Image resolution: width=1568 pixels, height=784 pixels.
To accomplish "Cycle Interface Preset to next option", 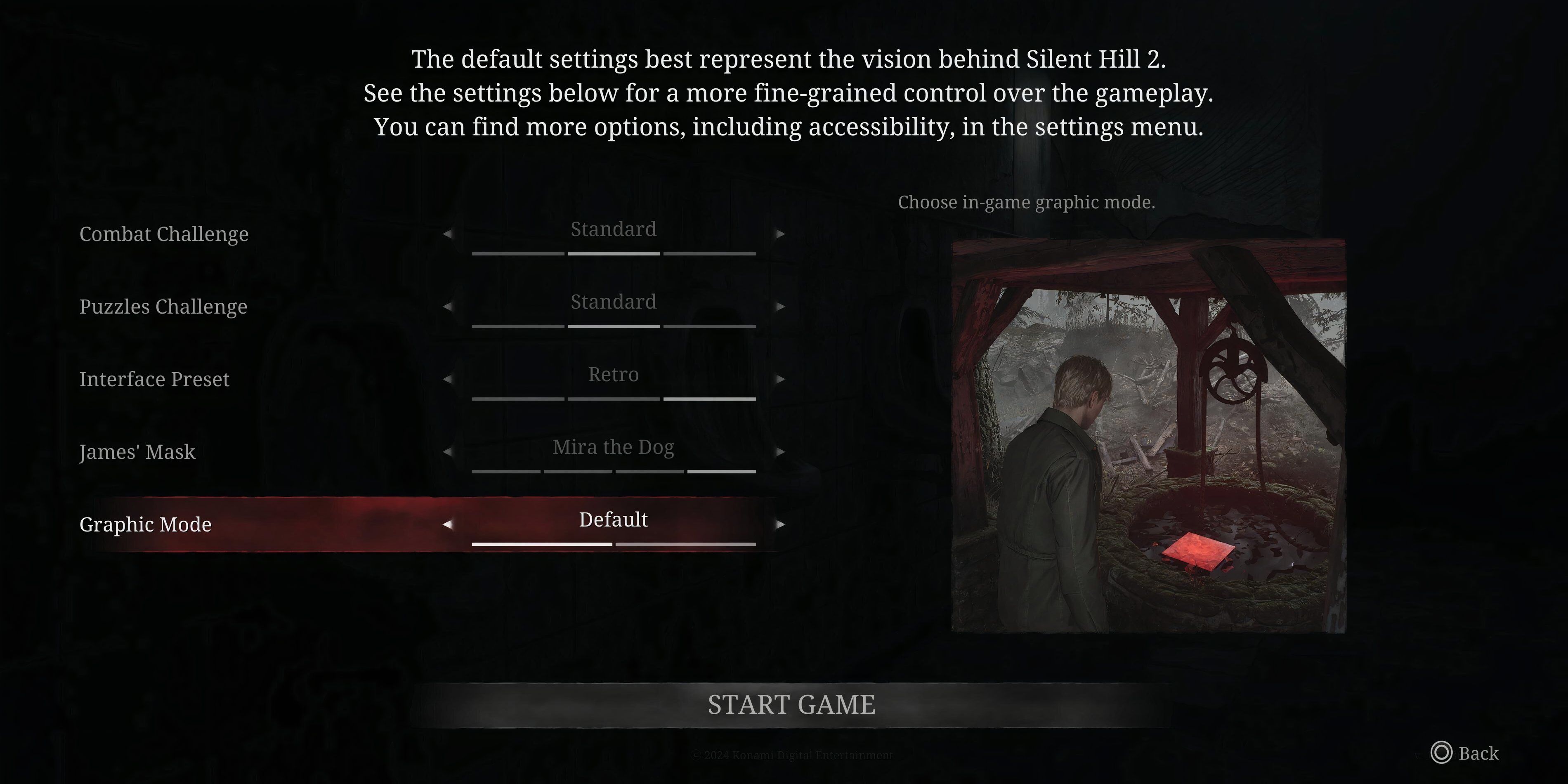I will click(780, 379).
